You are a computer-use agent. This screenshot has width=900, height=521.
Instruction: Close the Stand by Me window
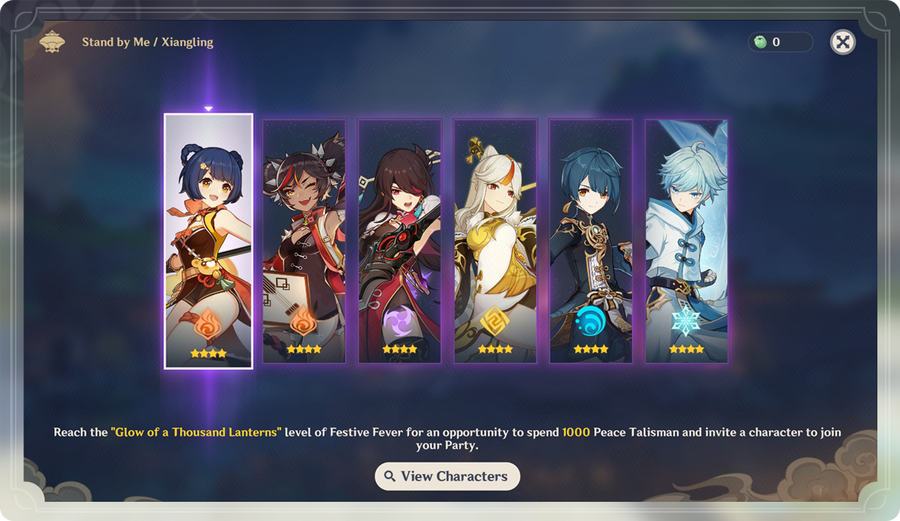843,42
